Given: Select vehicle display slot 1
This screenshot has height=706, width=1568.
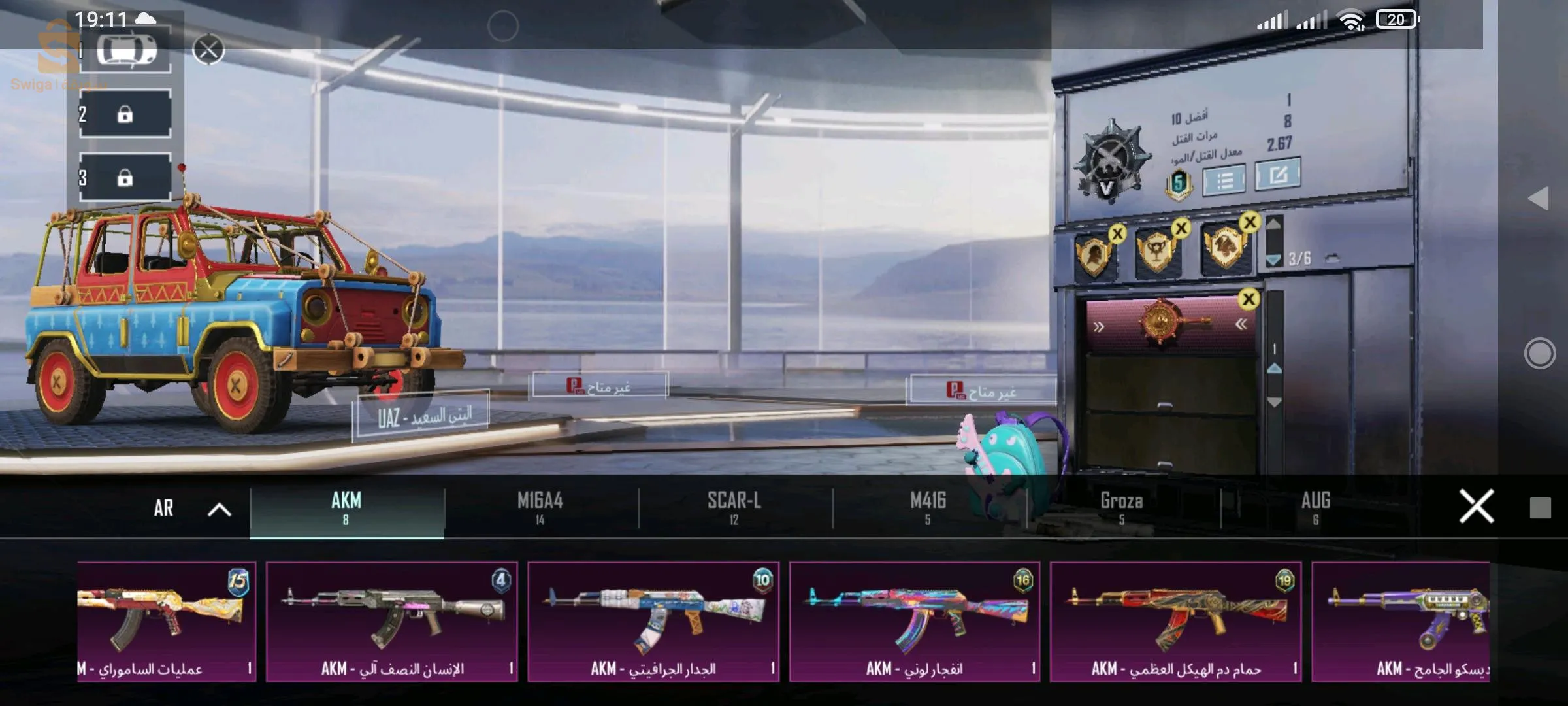Looking at the screenshot, I should (125, 50).
